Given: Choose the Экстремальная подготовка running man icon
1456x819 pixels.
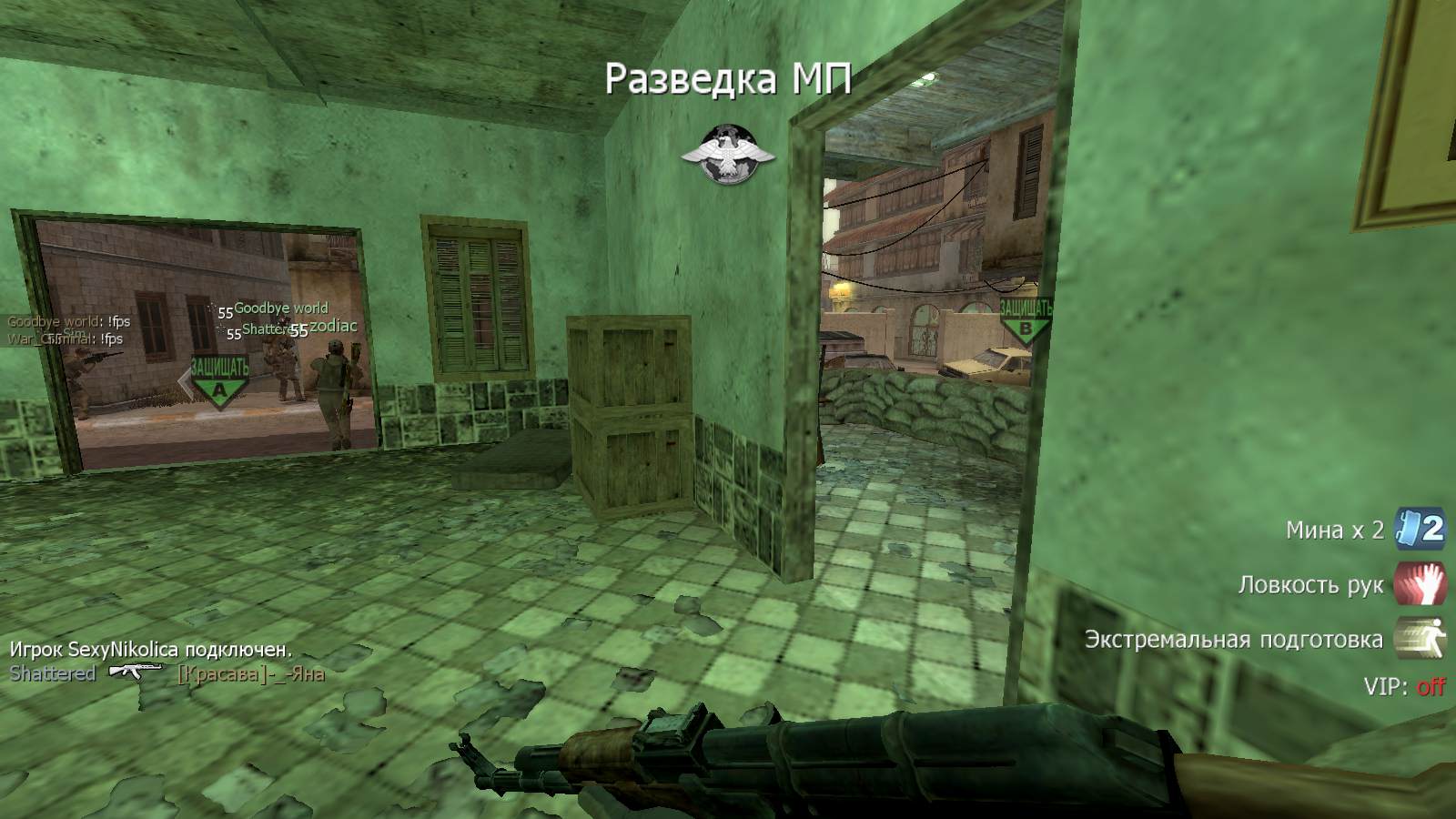Looking at the screenshot, I should [x=1420, y=638].
